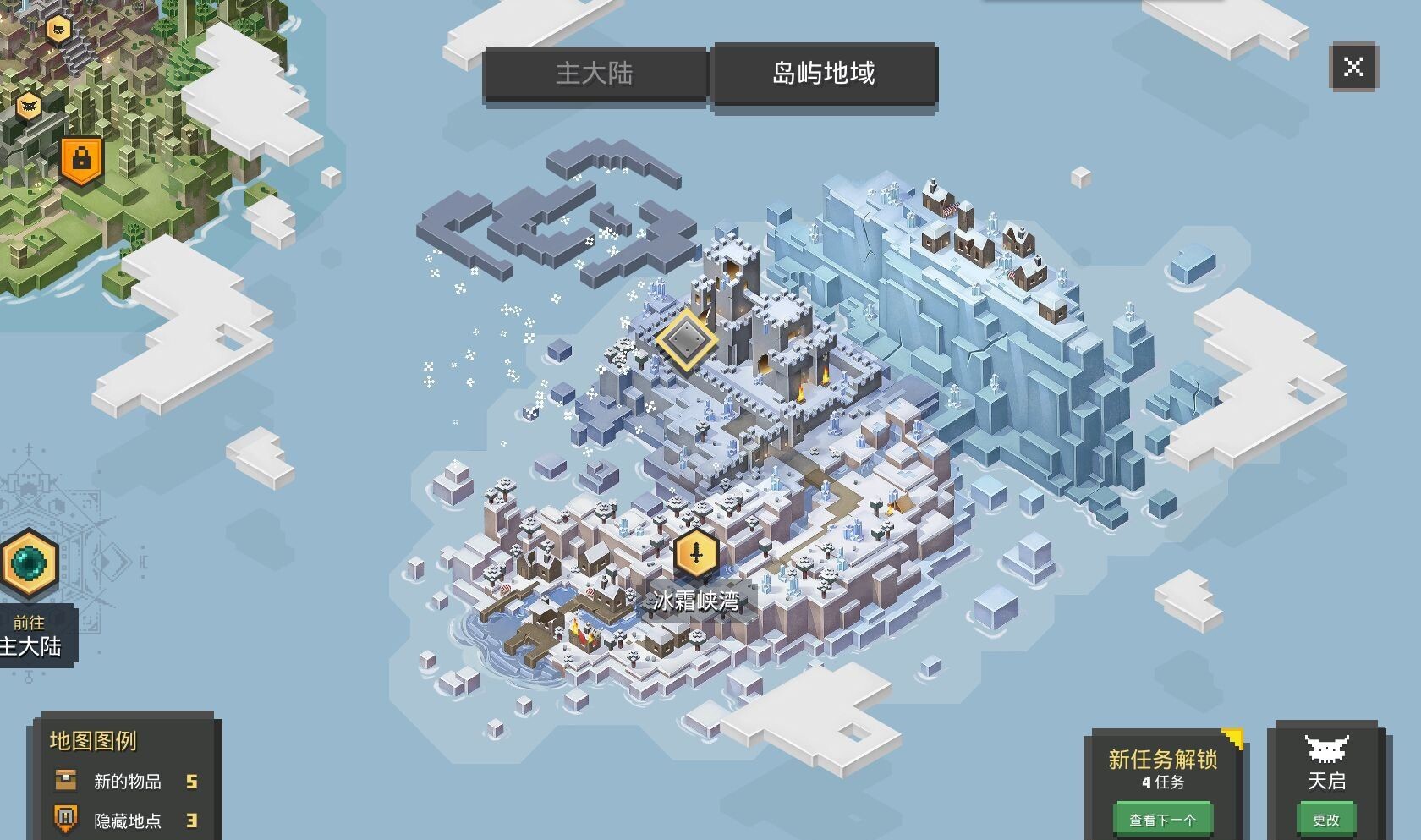
Task: Change difficulty using the 更改 button
Action: click(x=1325, y=819)
